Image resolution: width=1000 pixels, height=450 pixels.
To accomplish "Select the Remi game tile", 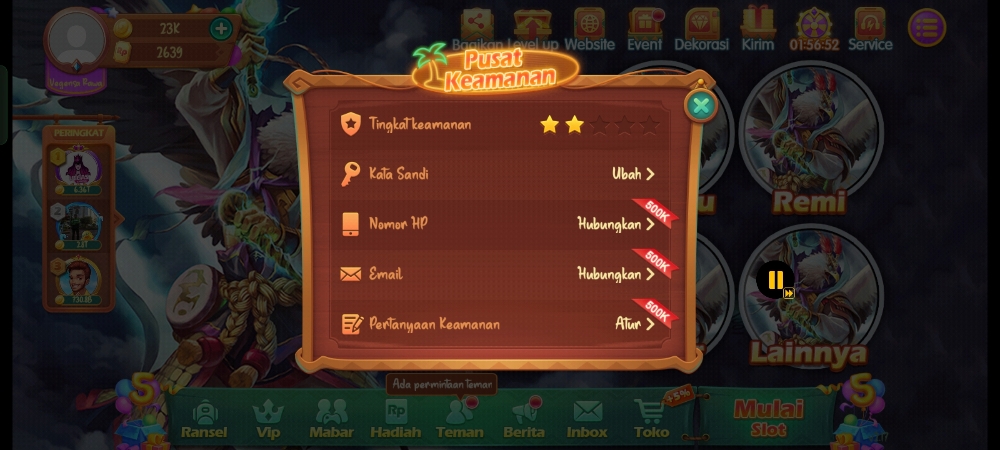I will pyautogui.click(x=810, y=140).
